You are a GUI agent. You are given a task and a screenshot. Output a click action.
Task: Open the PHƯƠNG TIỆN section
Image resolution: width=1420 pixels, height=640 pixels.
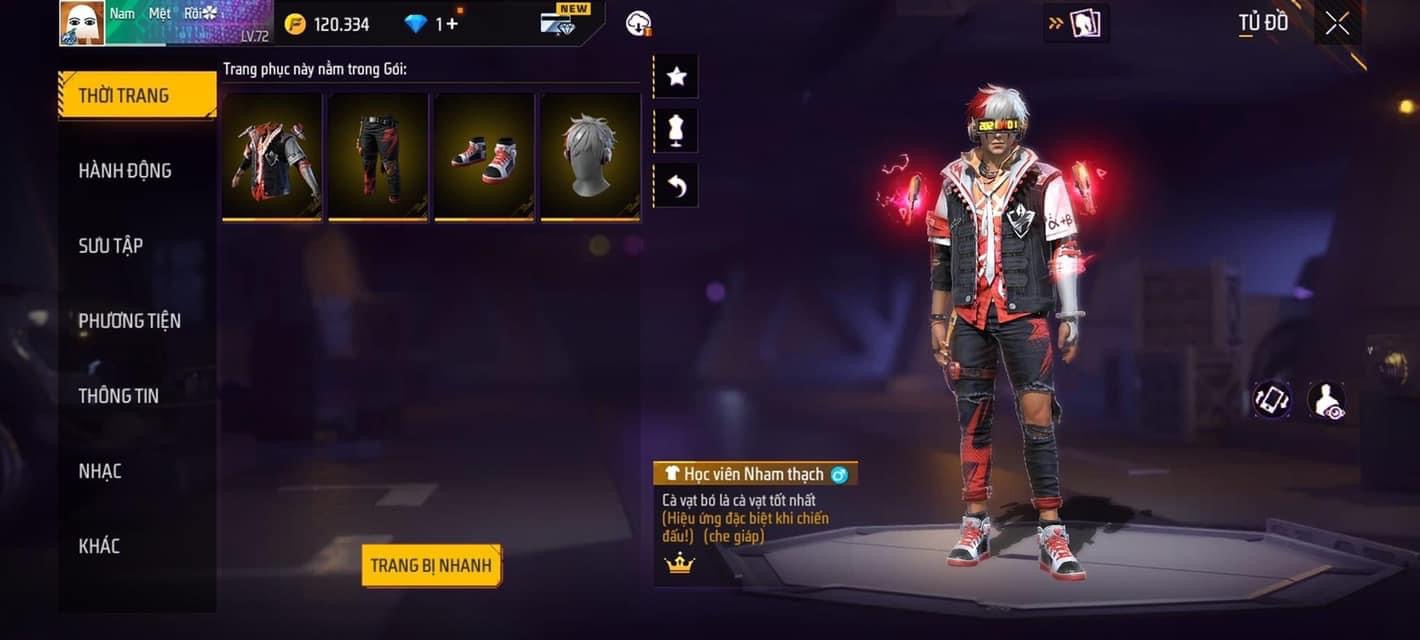coord(130,321)
